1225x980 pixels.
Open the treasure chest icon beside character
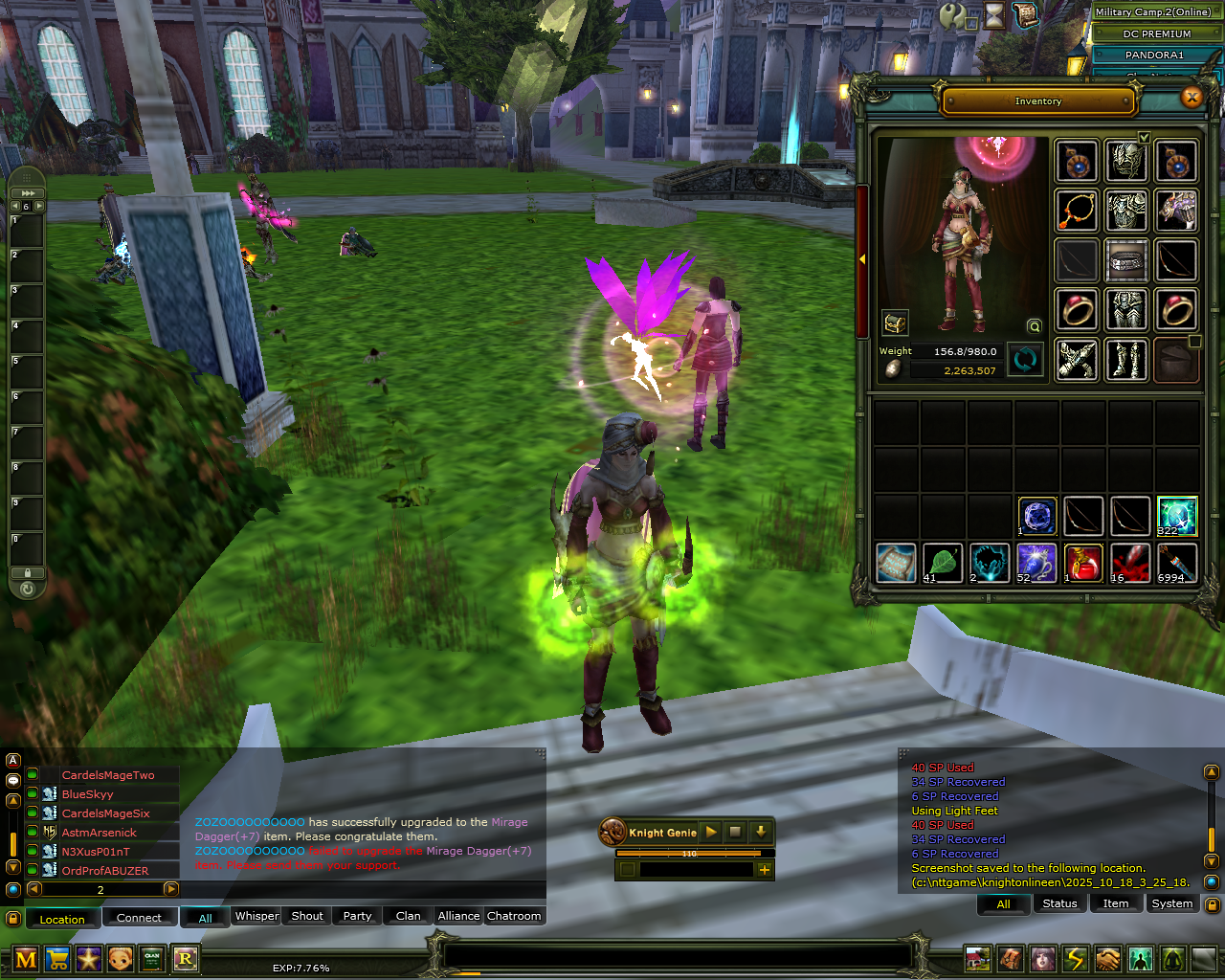(895, 323)
